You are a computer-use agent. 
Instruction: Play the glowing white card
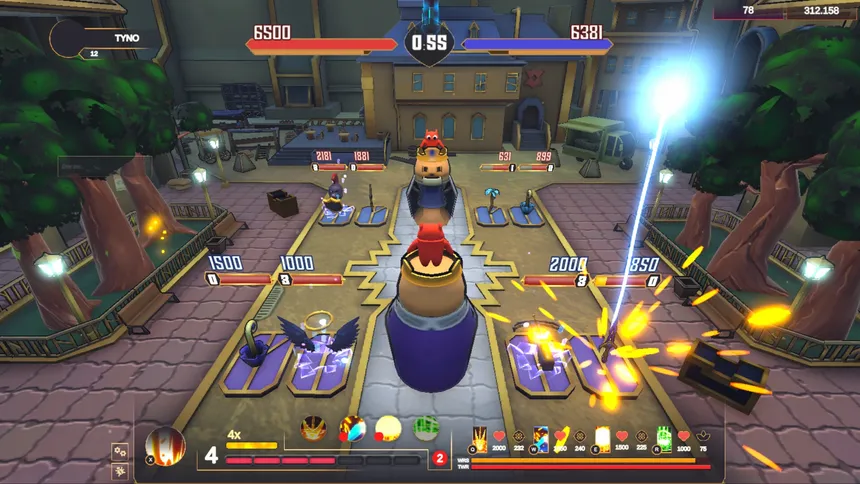click(x=602, y=438)
